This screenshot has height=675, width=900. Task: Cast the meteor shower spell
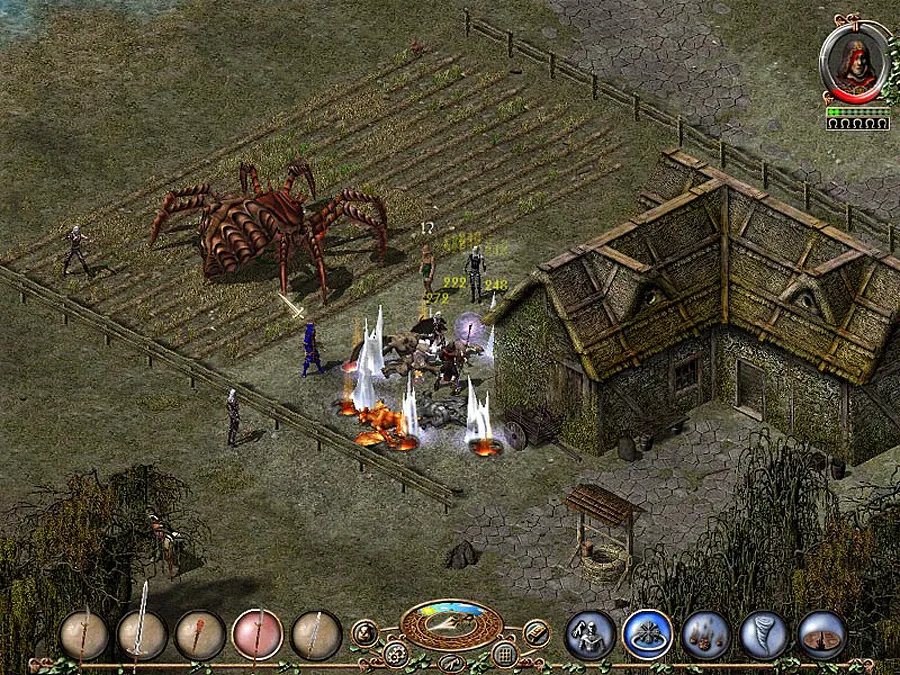(705, 634)
